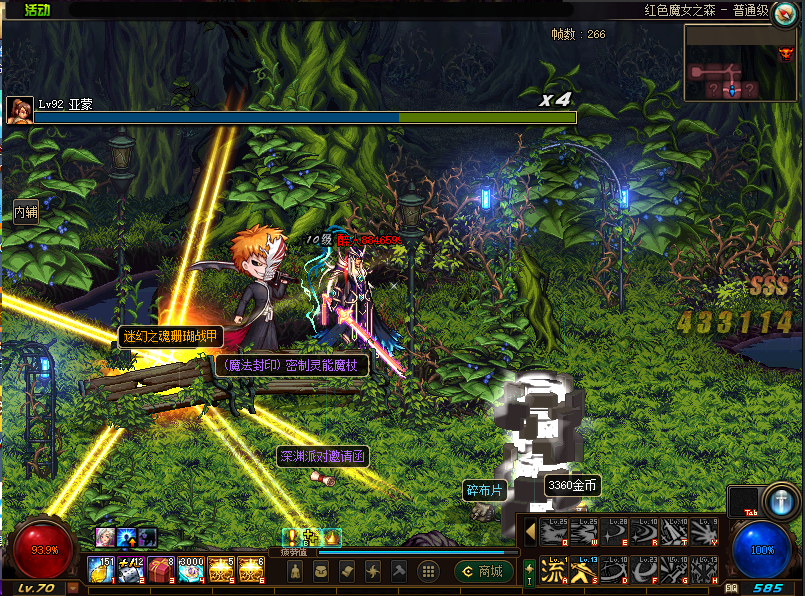Click the red boss skull minimap marker
Viewport: 805px width, 596px height.
click(786, 53)
